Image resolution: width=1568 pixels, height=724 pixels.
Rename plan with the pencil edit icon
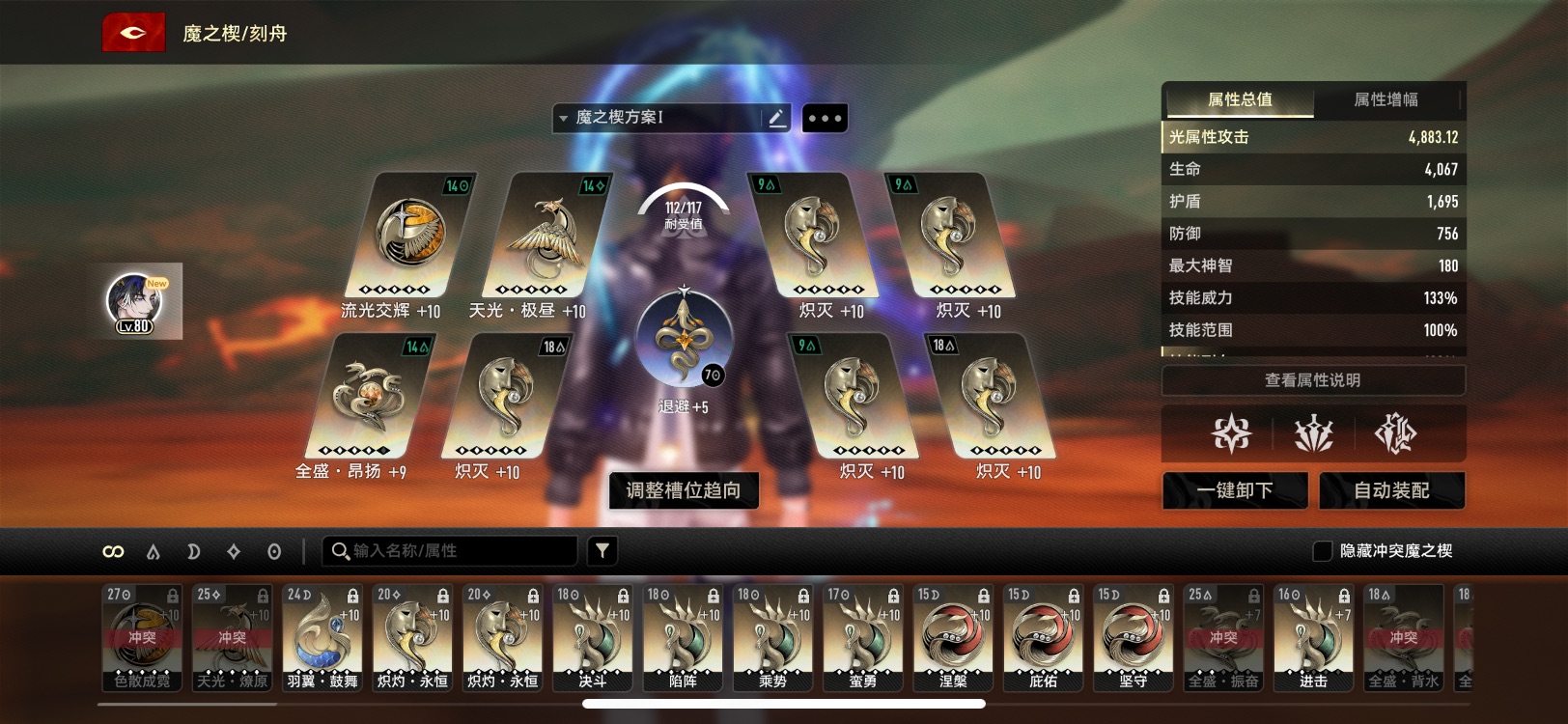(776, 118)
